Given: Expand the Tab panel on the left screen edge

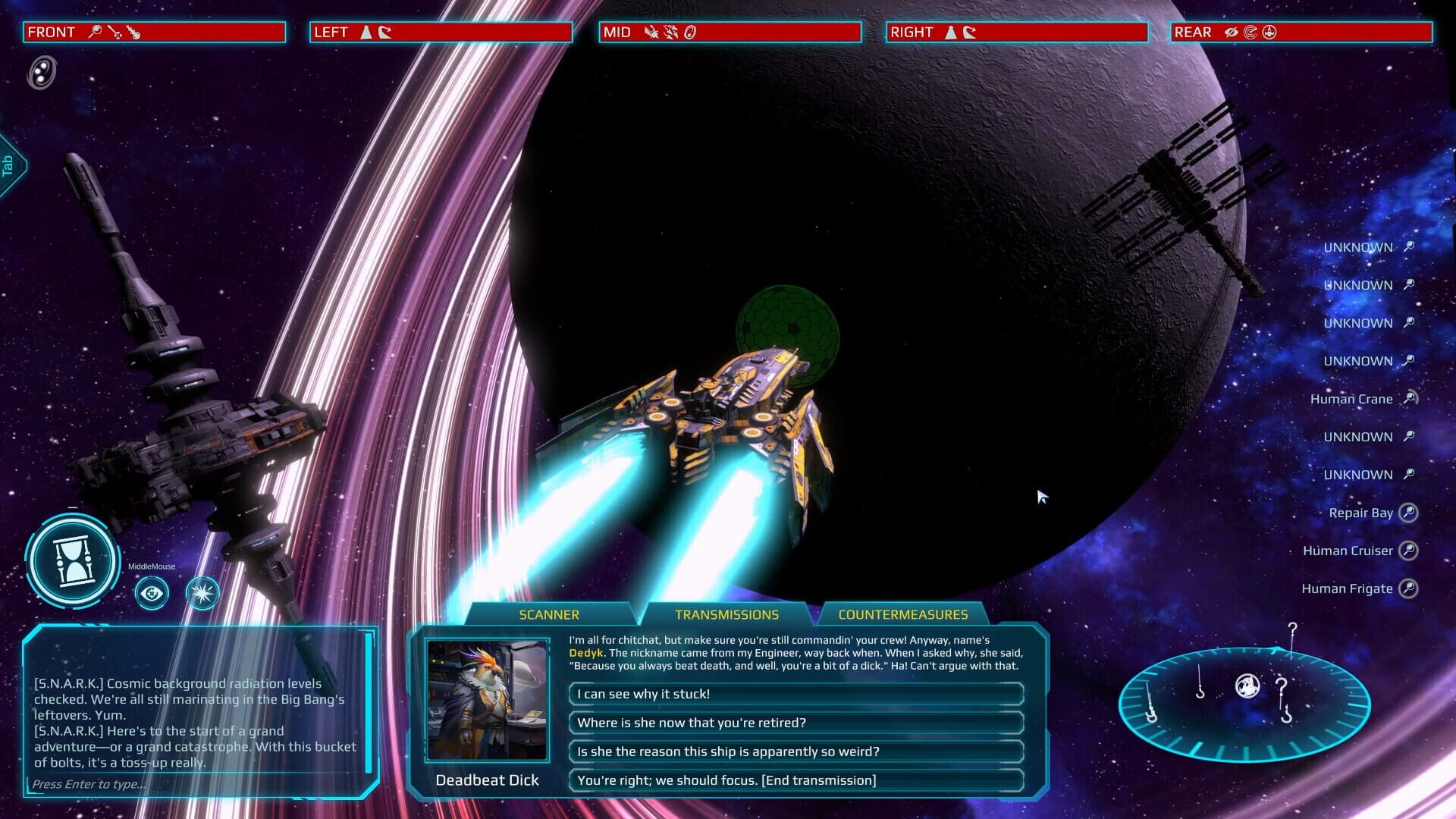Looking at the screenshot, I should click(9, 167).
